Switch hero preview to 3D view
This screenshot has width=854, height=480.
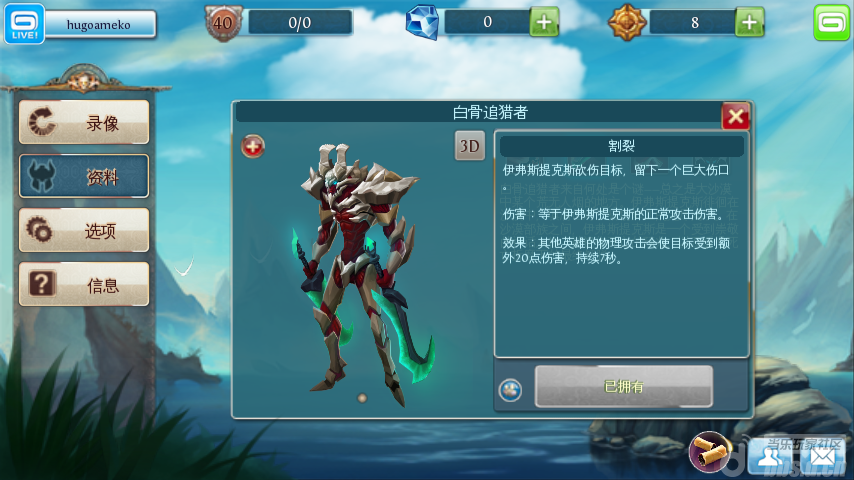pyautogui.click(x=470, y=146)
